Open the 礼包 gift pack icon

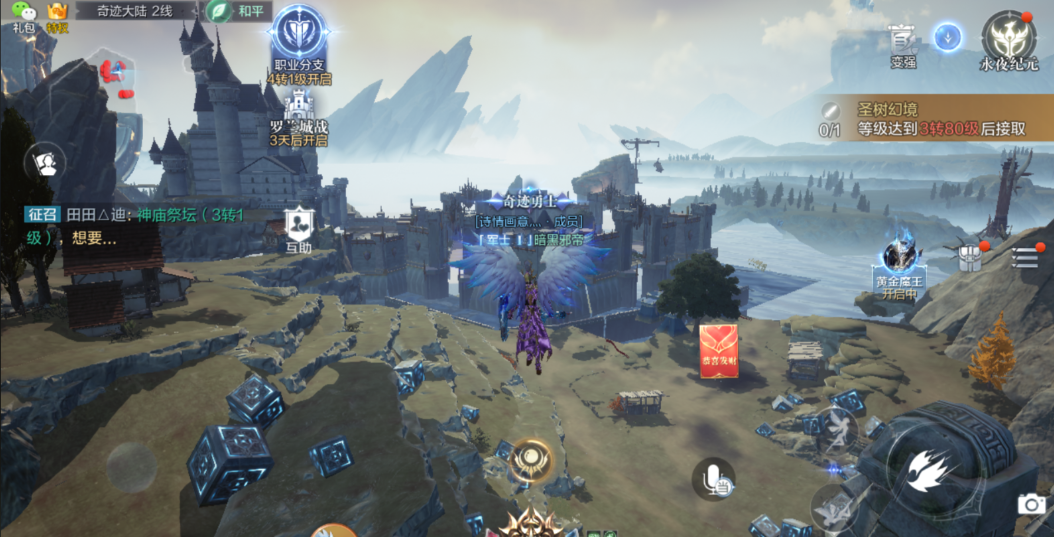click(x=24, y=13)
